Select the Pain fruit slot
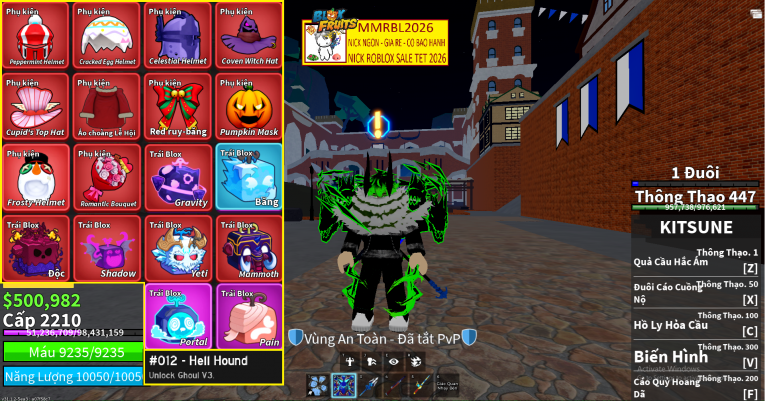This screenshot has height=401, width=765. click(249, 316)
